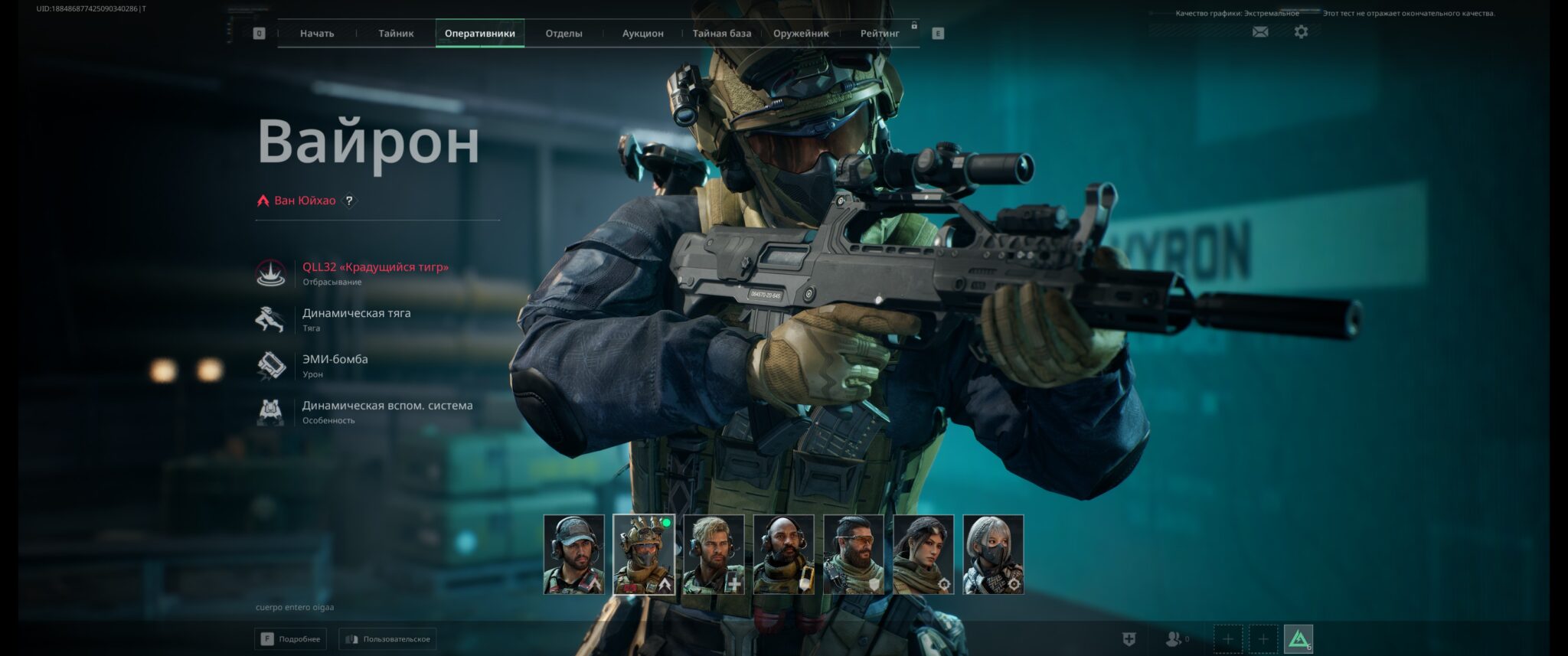Open Пользовательское customization options

(387, 638)
